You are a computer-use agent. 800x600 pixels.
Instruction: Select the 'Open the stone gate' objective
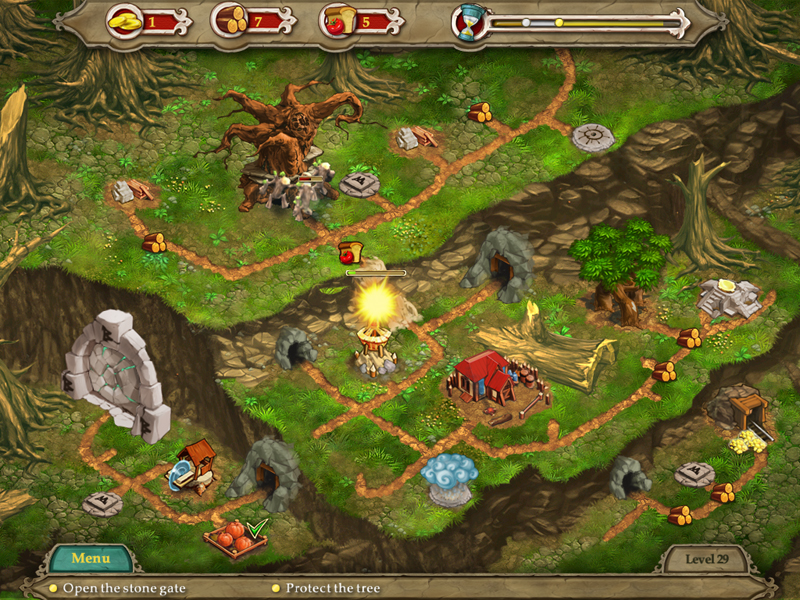pos(124,588)
